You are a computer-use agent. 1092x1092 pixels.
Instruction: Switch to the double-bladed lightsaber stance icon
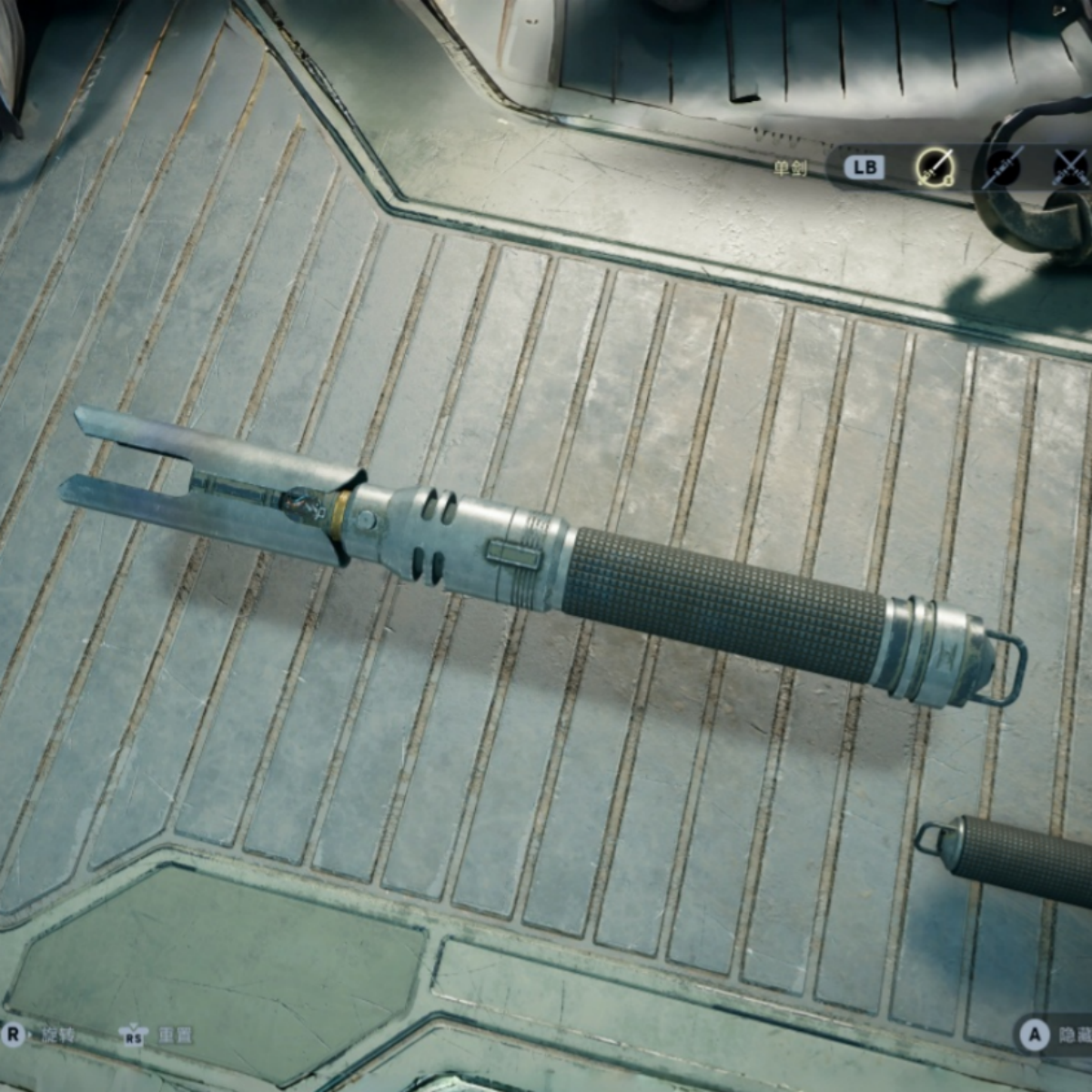point(1003,167)
